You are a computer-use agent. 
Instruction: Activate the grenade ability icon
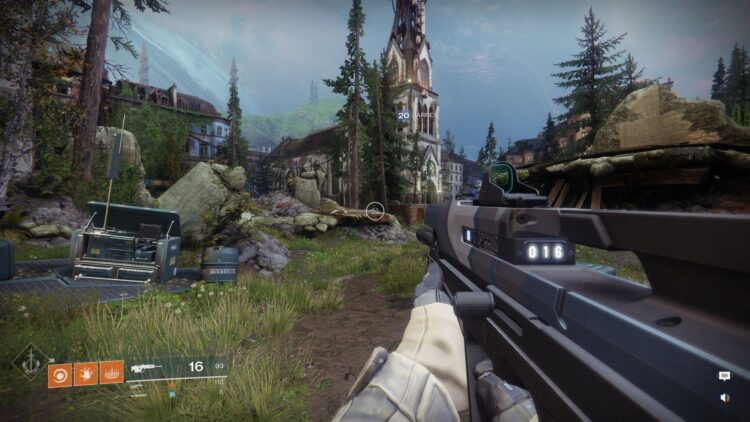(59, 373)
